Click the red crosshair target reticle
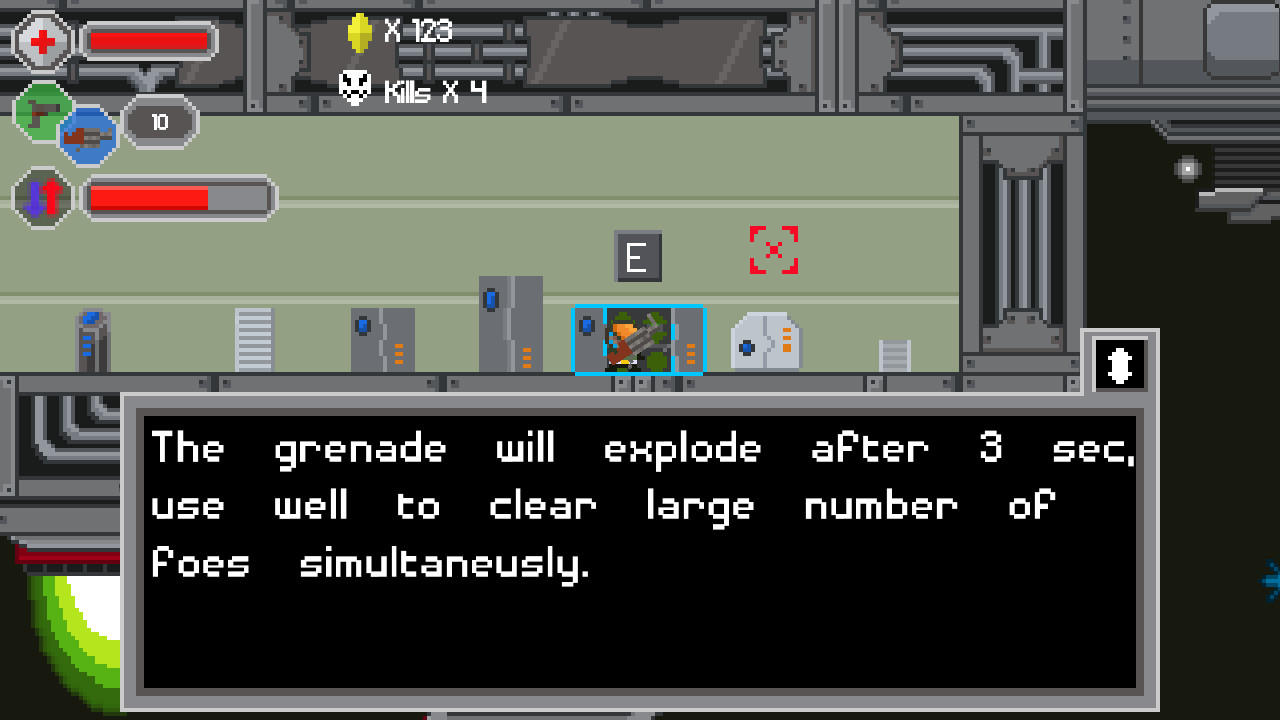 (771, 251)
